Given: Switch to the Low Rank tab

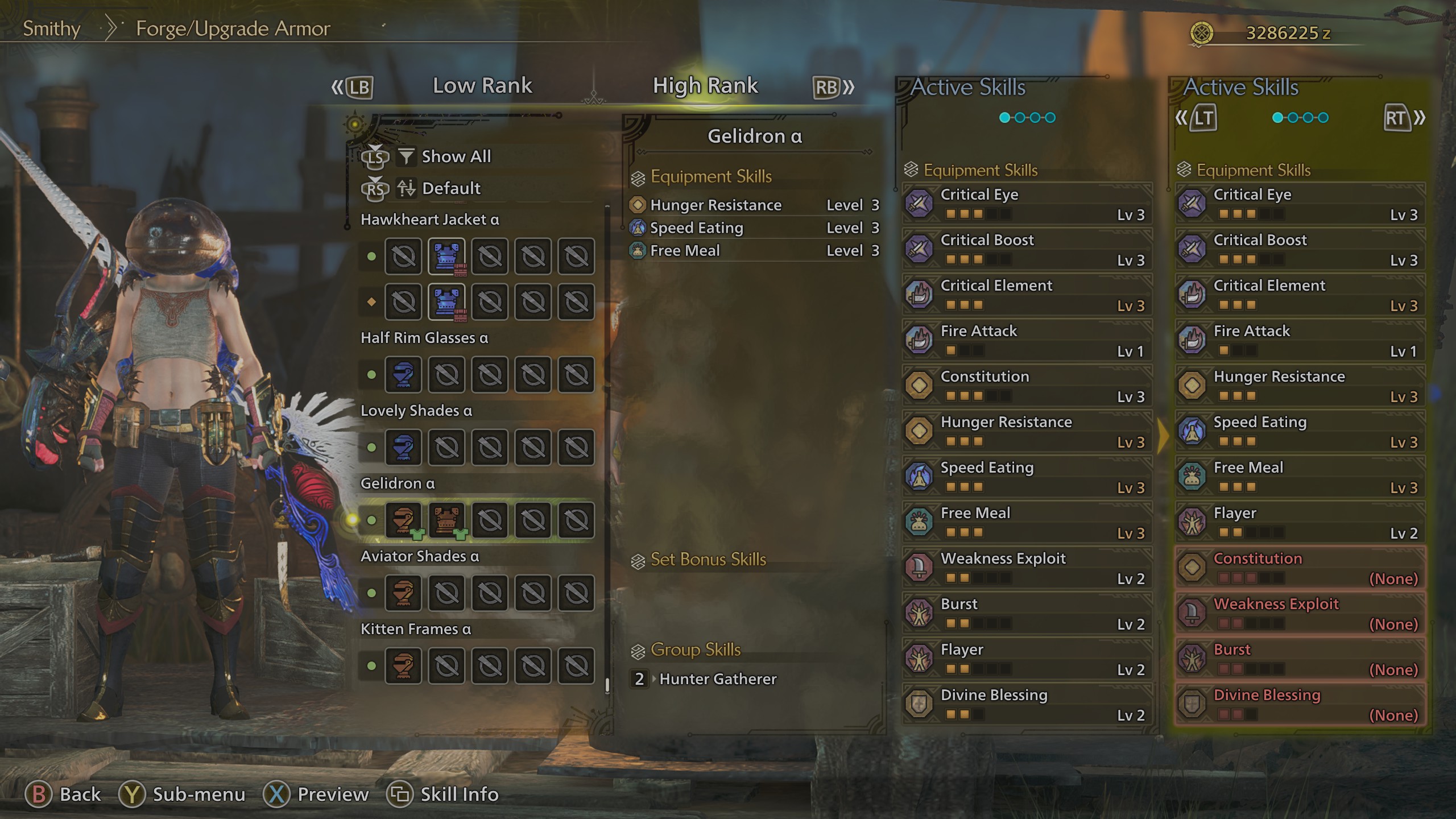Looking at the screenshot, I should (482, 85).
